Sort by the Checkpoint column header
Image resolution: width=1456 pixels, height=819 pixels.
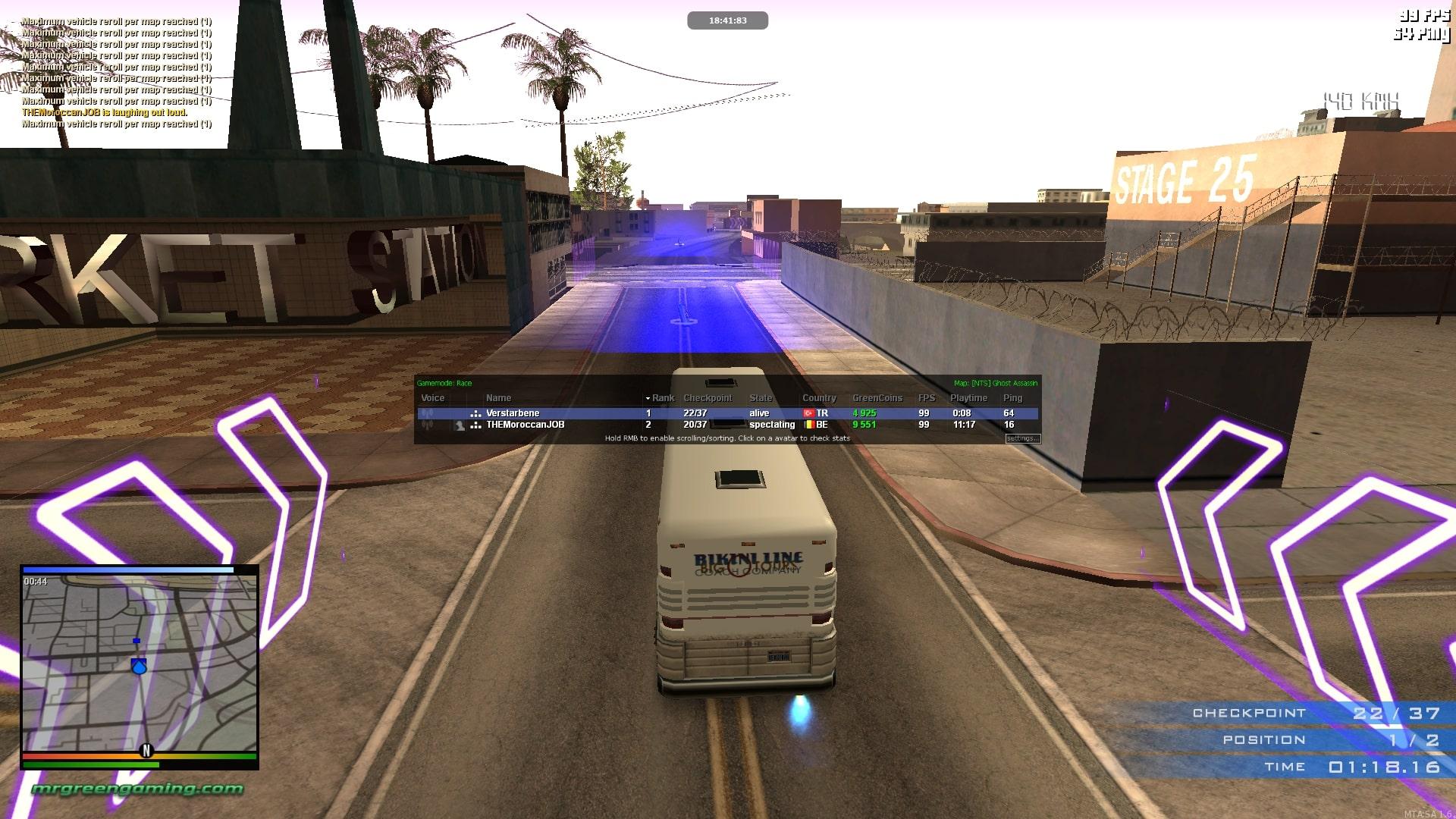[x=708, y=398]
